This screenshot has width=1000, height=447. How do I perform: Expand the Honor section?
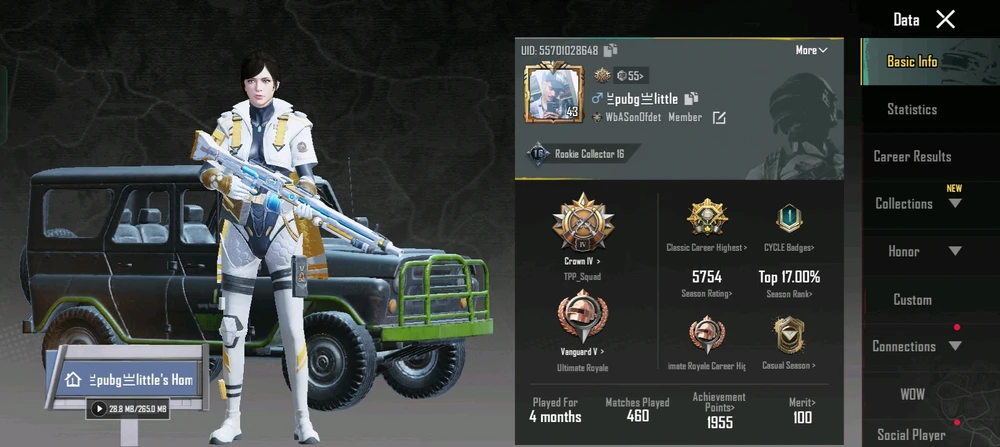tap(918, 251)
